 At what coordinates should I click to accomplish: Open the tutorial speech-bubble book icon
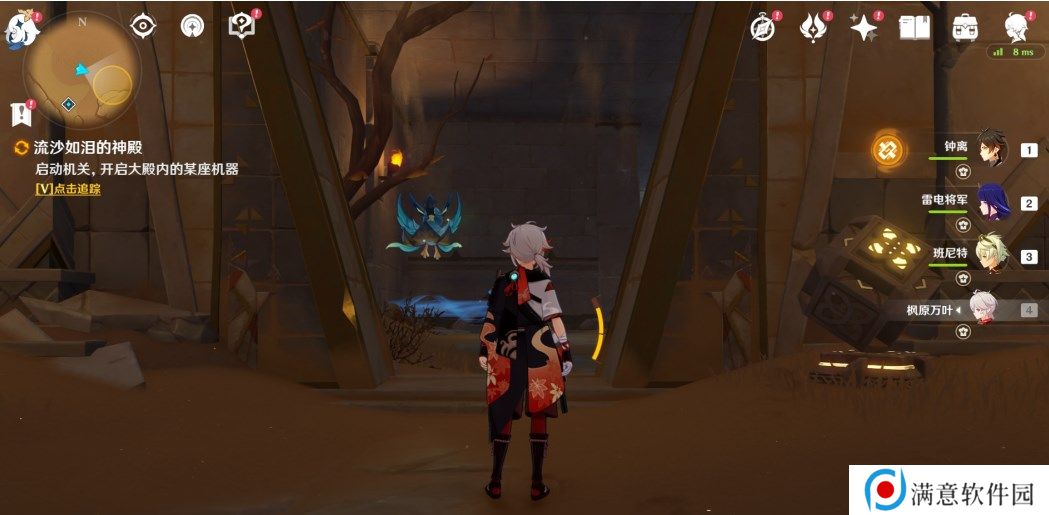click(241, 26)
